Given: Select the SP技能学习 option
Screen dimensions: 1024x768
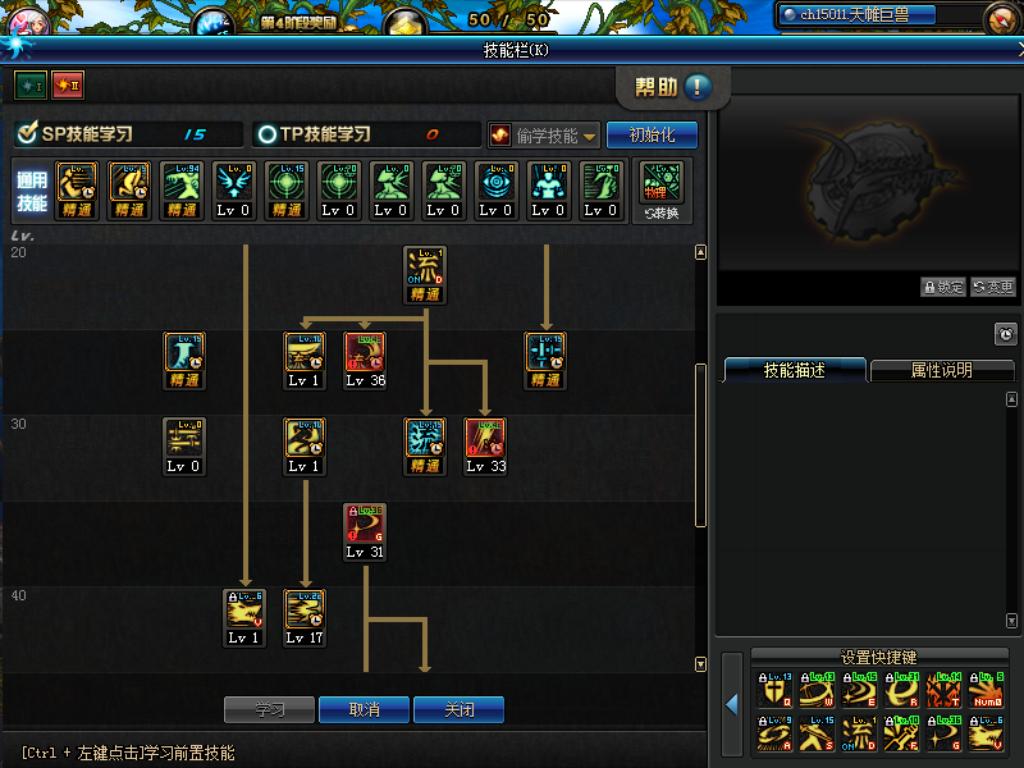Looking at the screenshot, I should click(x=76, y=134).
